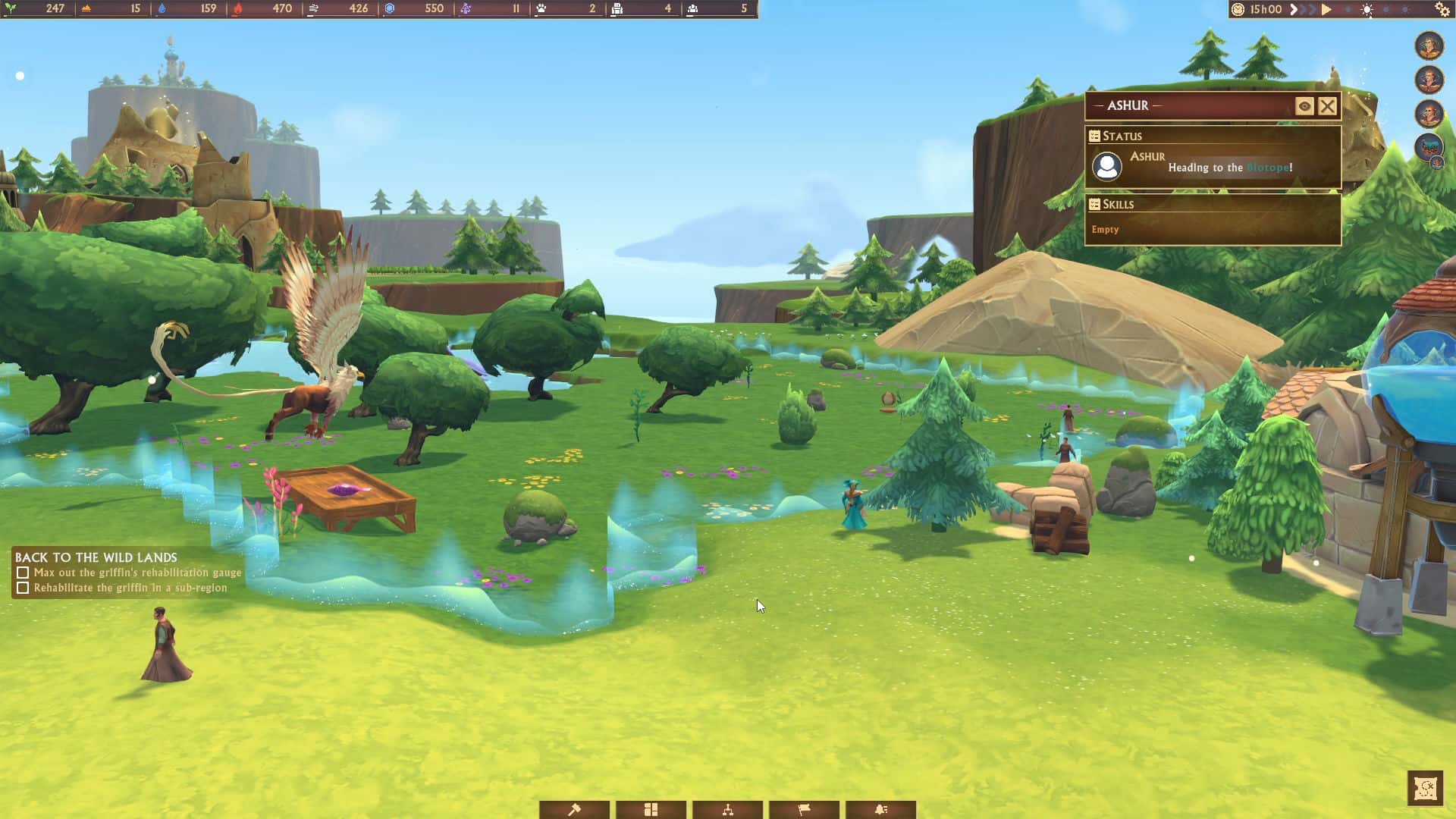Image resolution: width=1456 pixels, height=819 pixels.
Task: Toggle Ashur's visibility eye icon
Action: coord(1304,106)
